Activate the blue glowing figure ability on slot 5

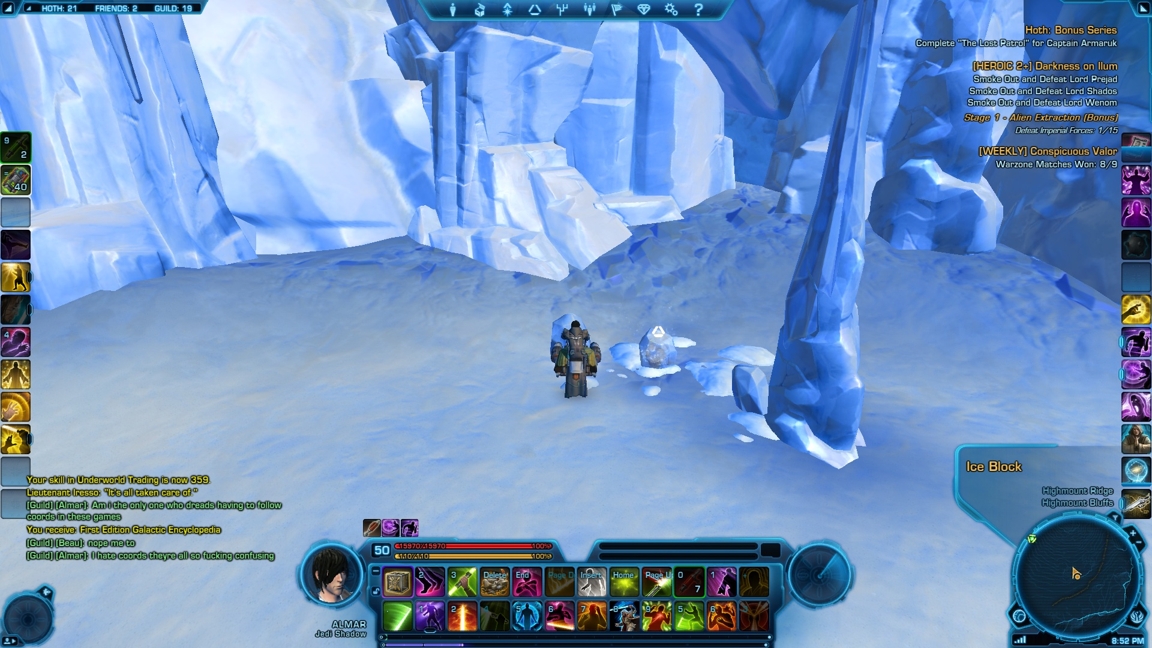coord(527,616)
